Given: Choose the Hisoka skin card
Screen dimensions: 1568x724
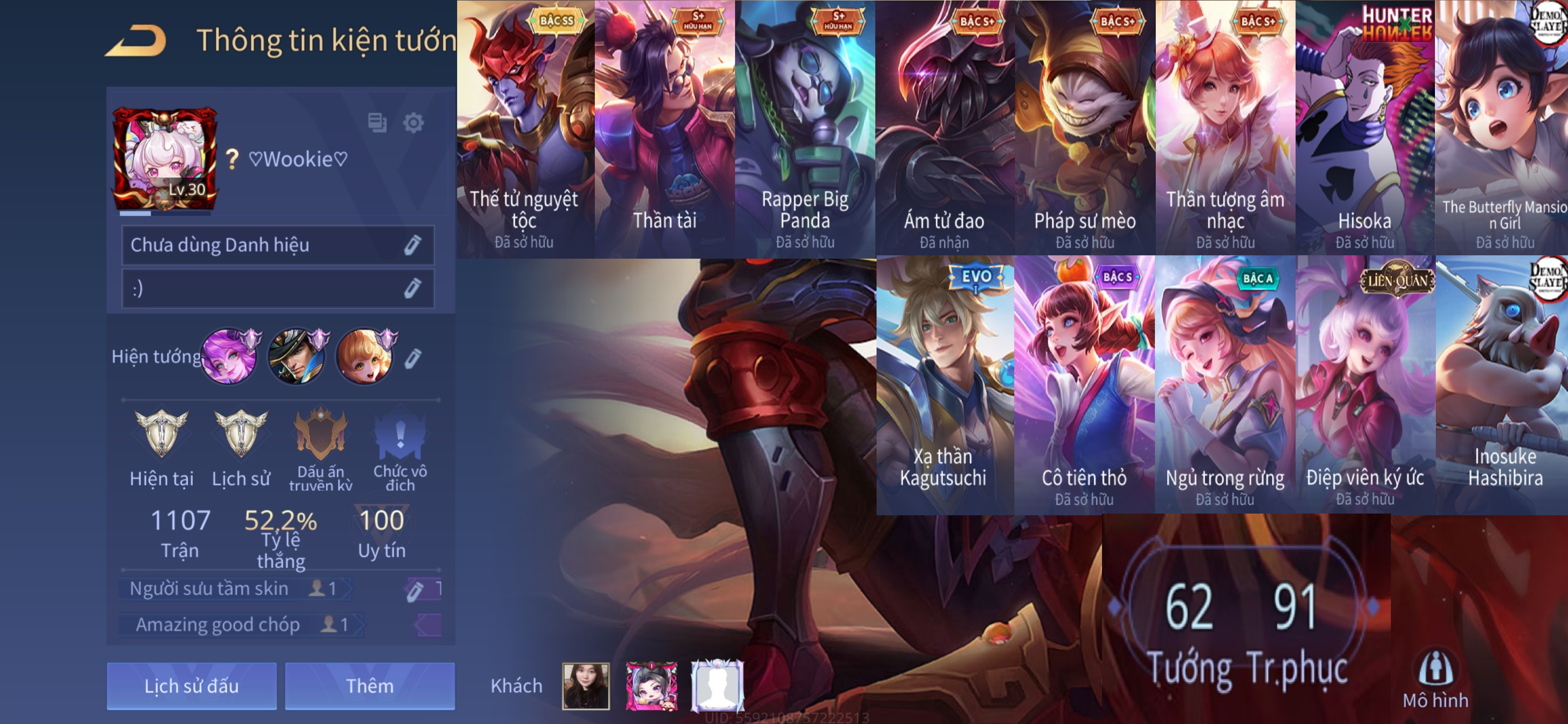Looking at the screenshot, I should (1365, 129).
